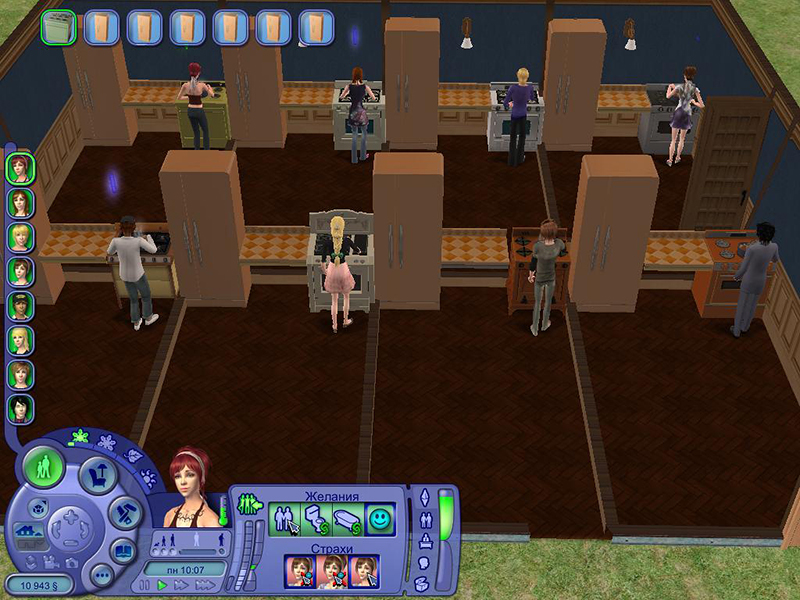800x600 pixels.
Task: Select the stove action in the queue
Action: coord(58,27)
